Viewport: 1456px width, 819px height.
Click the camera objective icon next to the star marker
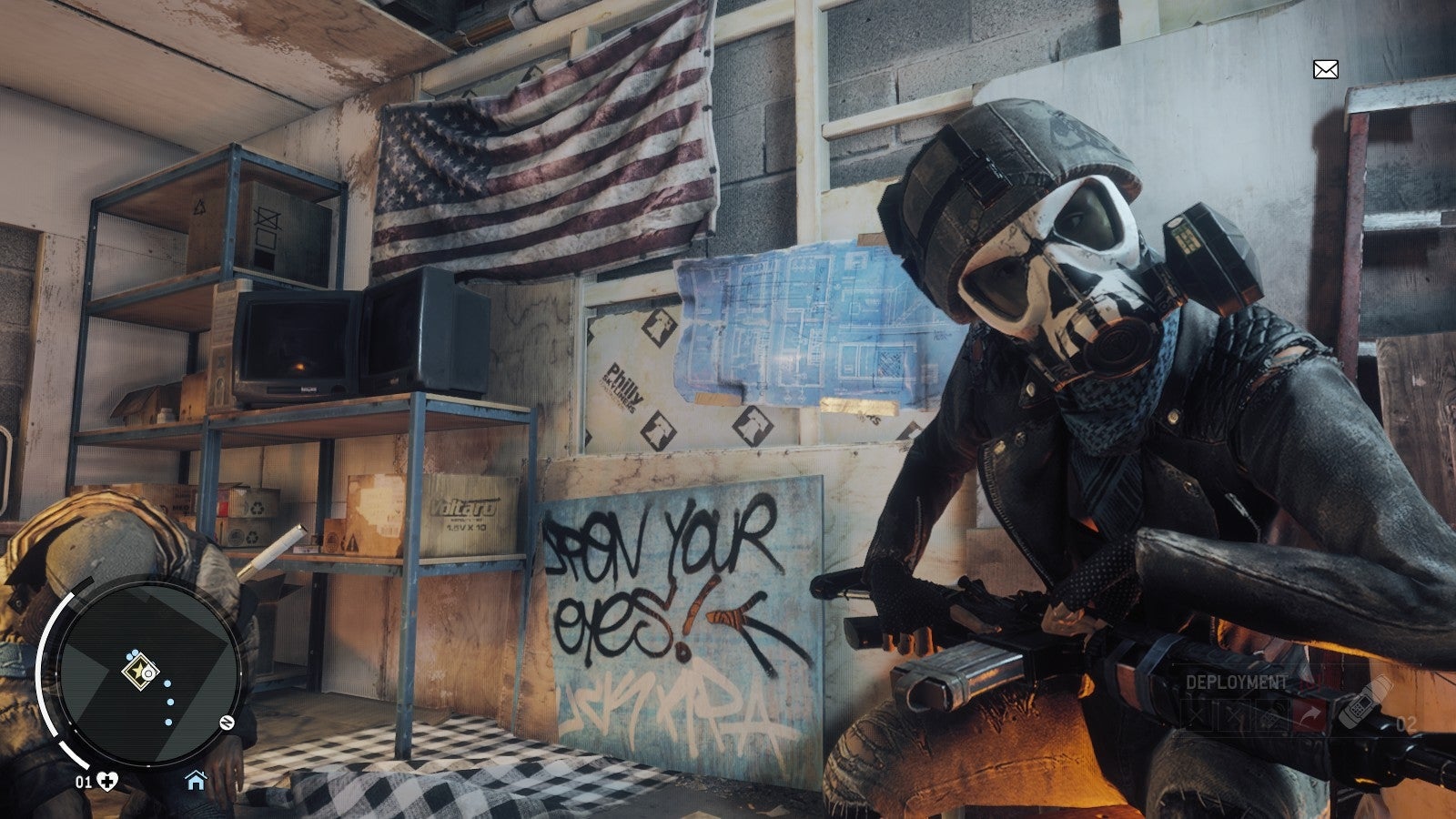coord(149,673)
